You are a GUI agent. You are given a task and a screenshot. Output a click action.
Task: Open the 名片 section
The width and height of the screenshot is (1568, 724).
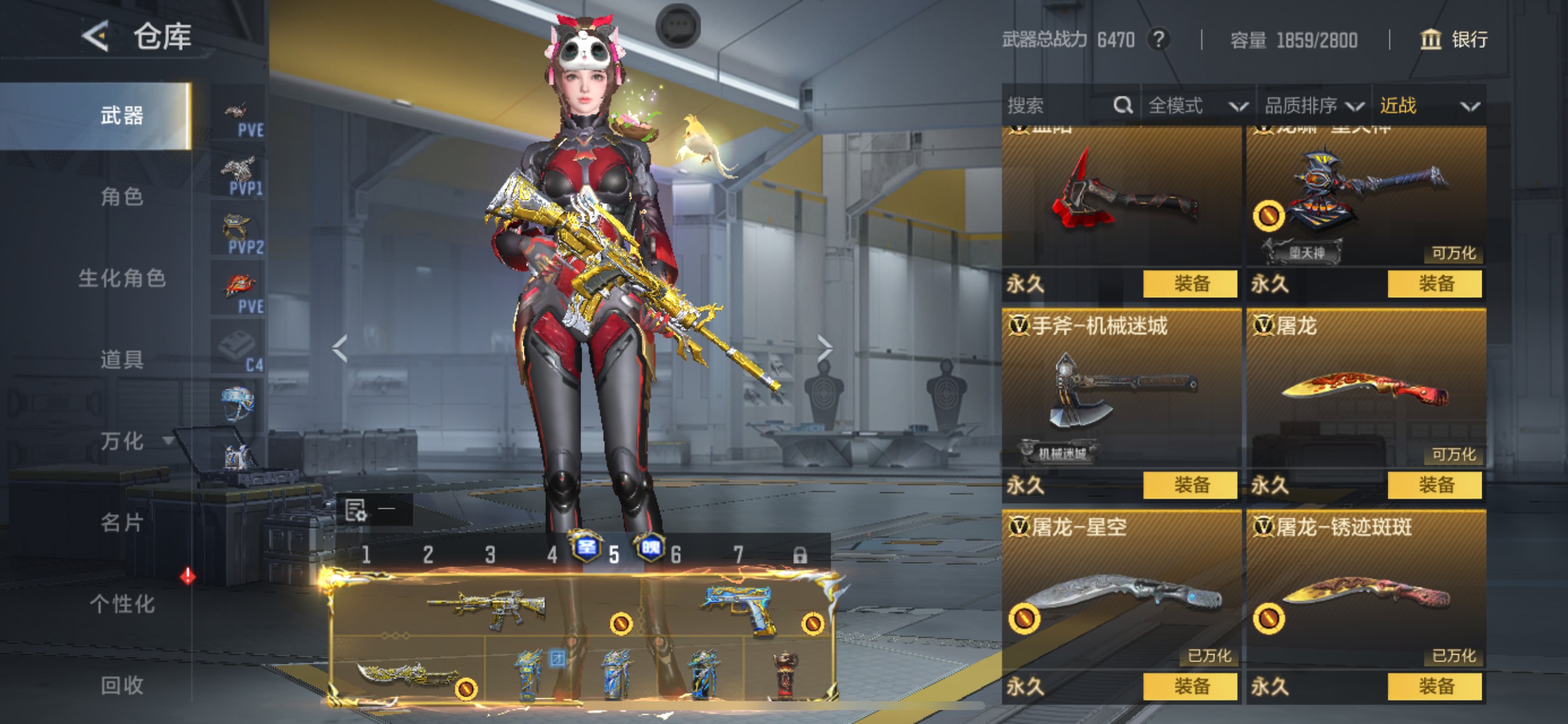pos(122,523)
